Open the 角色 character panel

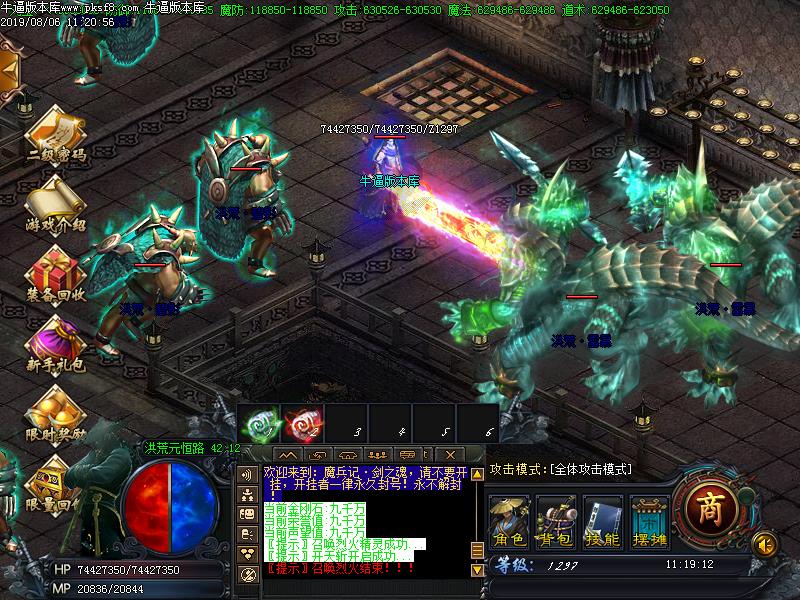pos(509,518)
